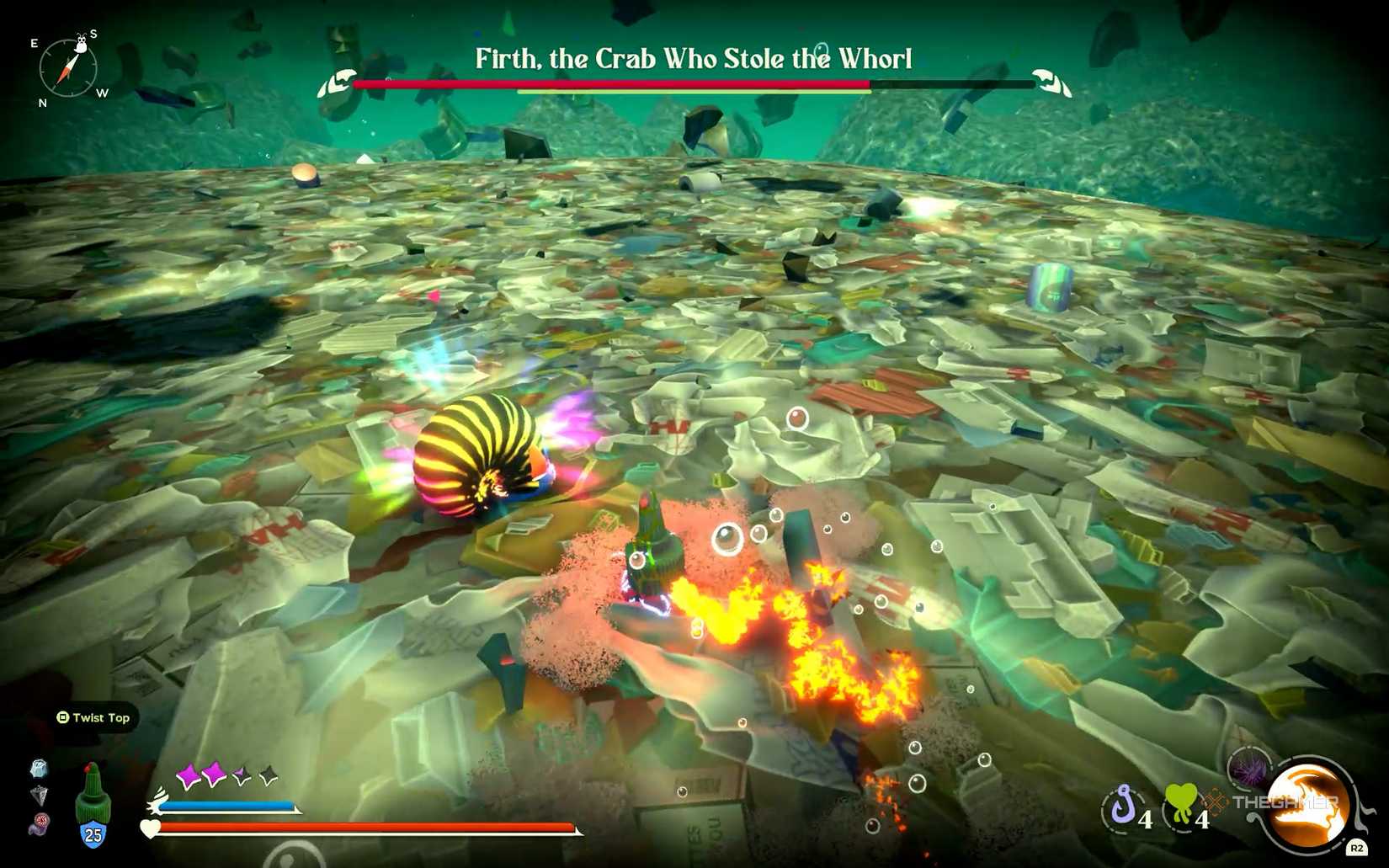
Task: Click the compass in the top-left corner
Action: click(x=67, y=69)
